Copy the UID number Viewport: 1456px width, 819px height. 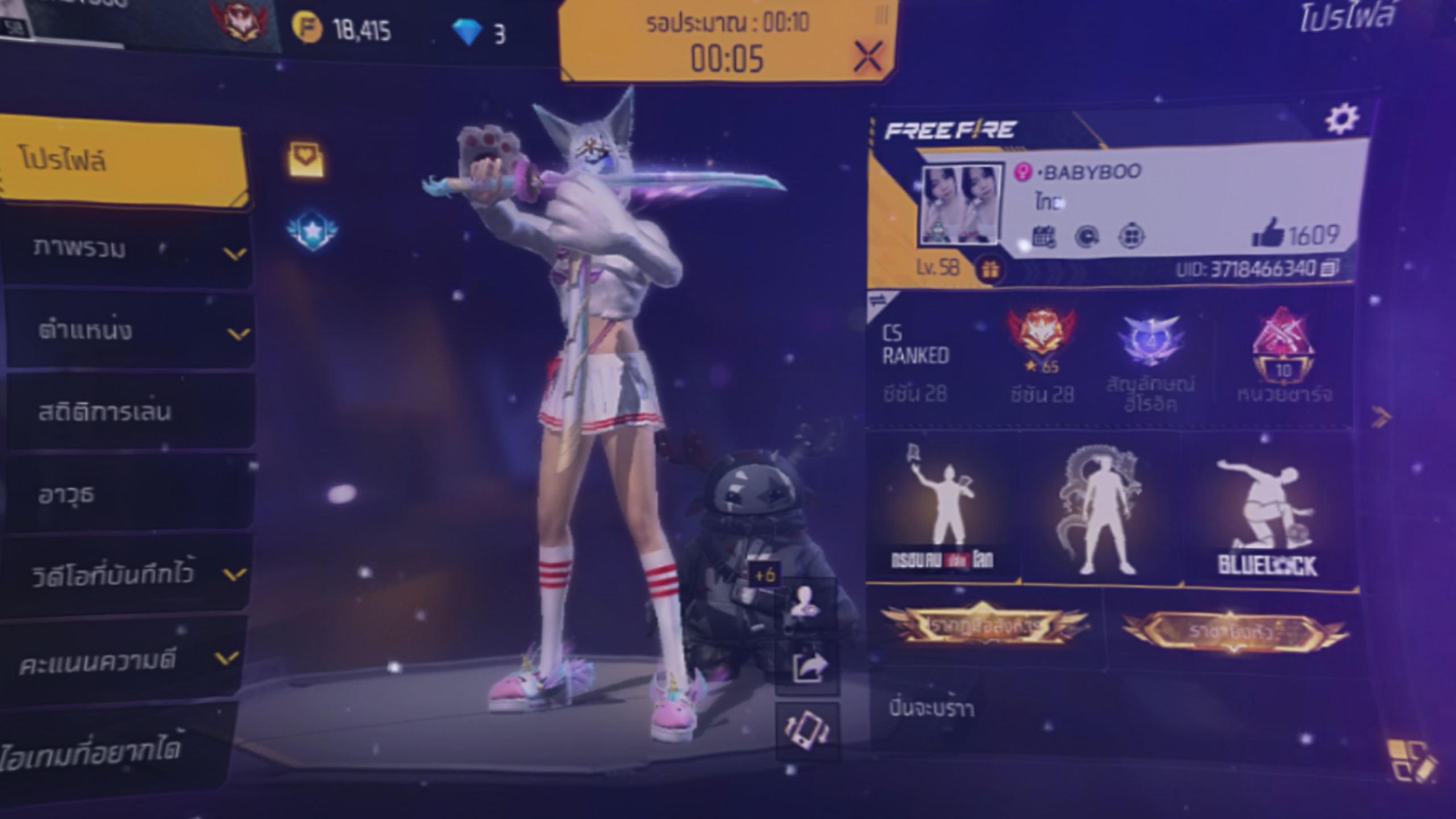pyautogui.click(x=1329, y=268)
